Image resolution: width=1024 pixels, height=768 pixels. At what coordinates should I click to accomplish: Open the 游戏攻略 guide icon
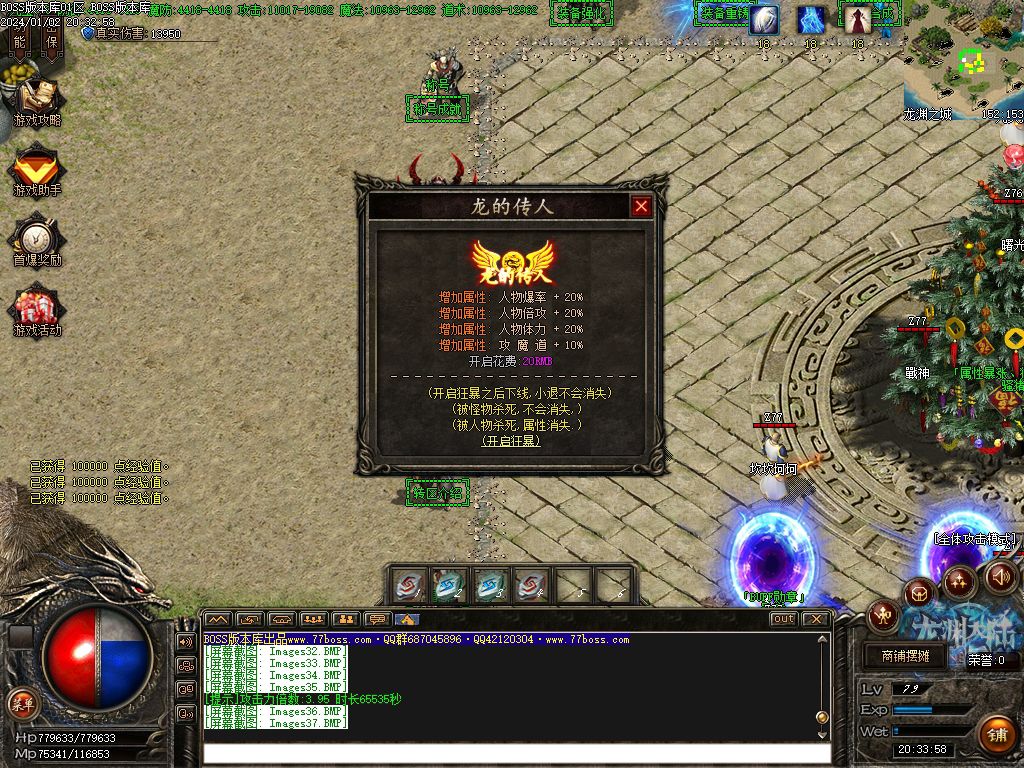[x=37, y=101]
